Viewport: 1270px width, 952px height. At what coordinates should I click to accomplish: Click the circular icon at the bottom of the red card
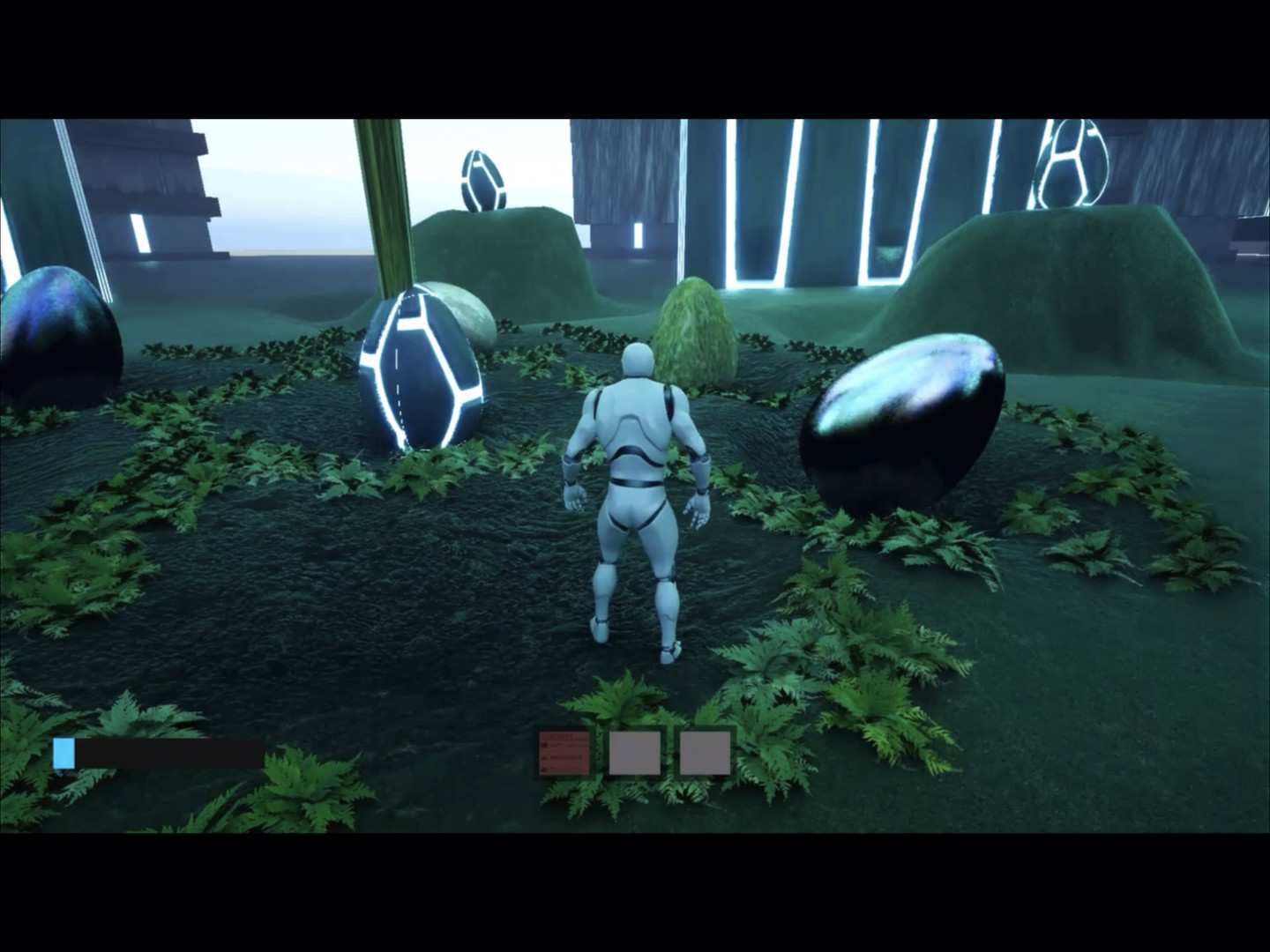click(543, 768)
